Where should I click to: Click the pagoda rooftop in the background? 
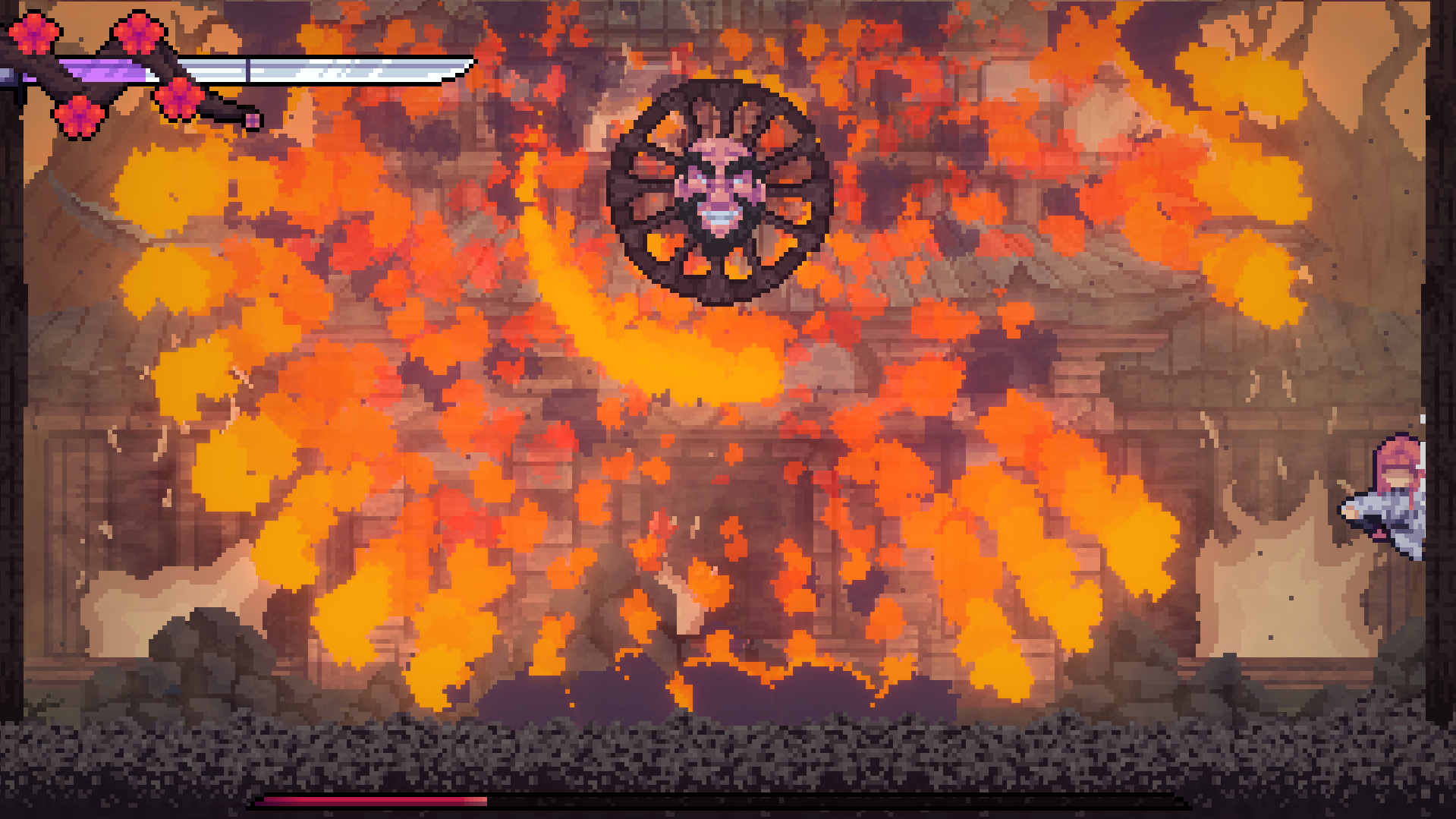click(x=1062, y=273)
